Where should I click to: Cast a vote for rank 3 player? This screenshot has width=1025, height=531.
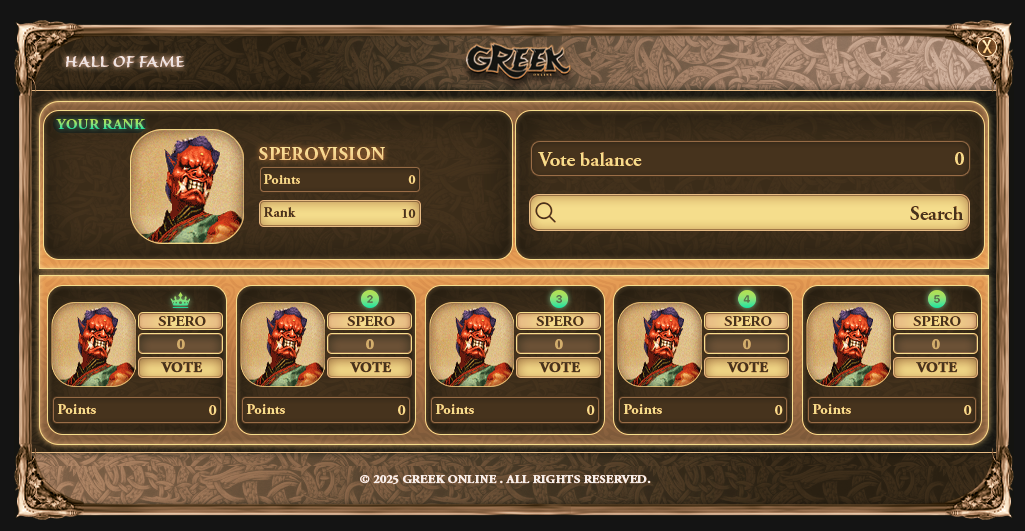coord(559,367)
